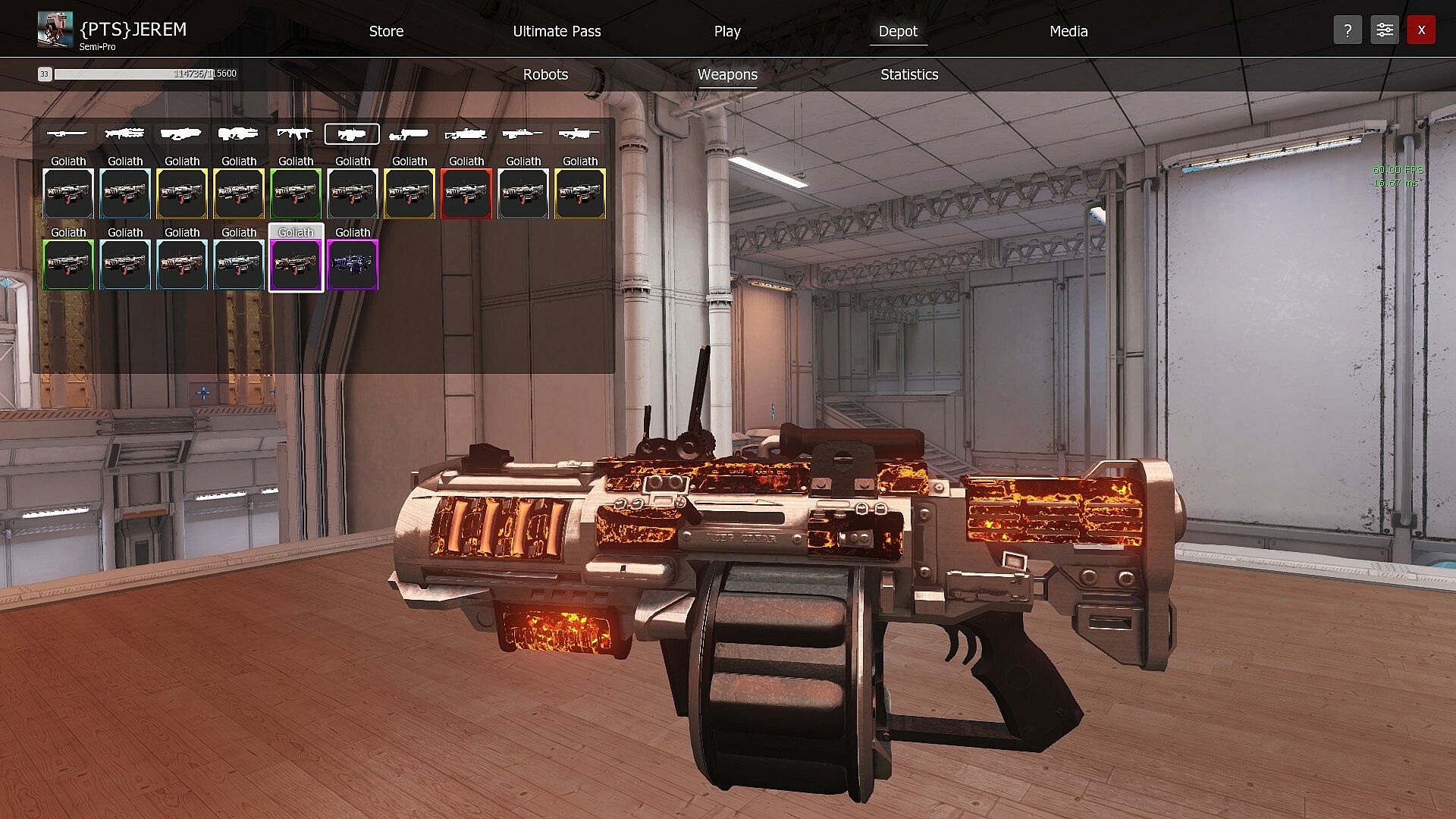Open help with the question mark button

pyautogui.click(x=1348, y=30)
